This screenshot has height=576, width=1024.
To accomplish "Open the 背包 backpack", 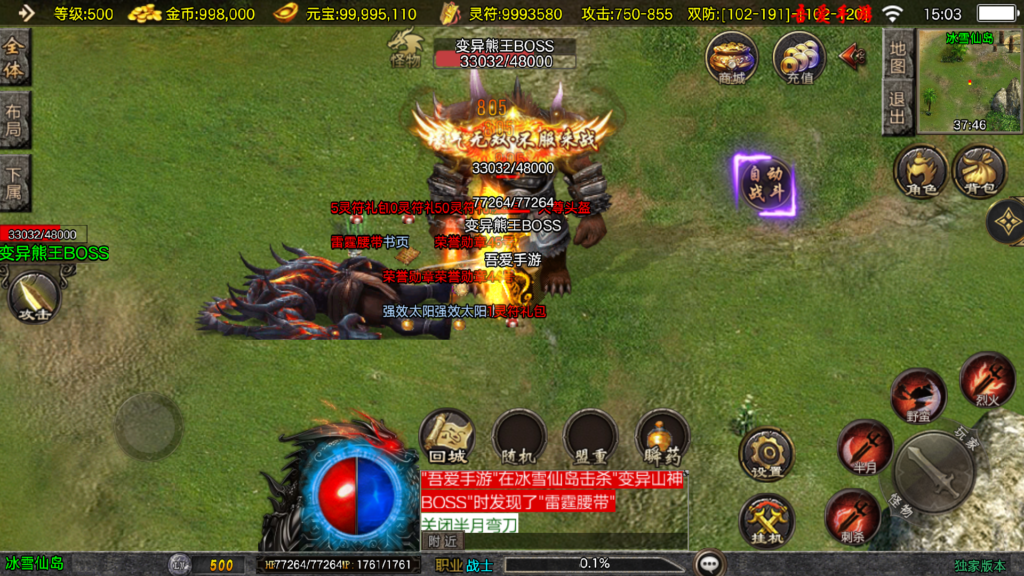I will 979,170.
